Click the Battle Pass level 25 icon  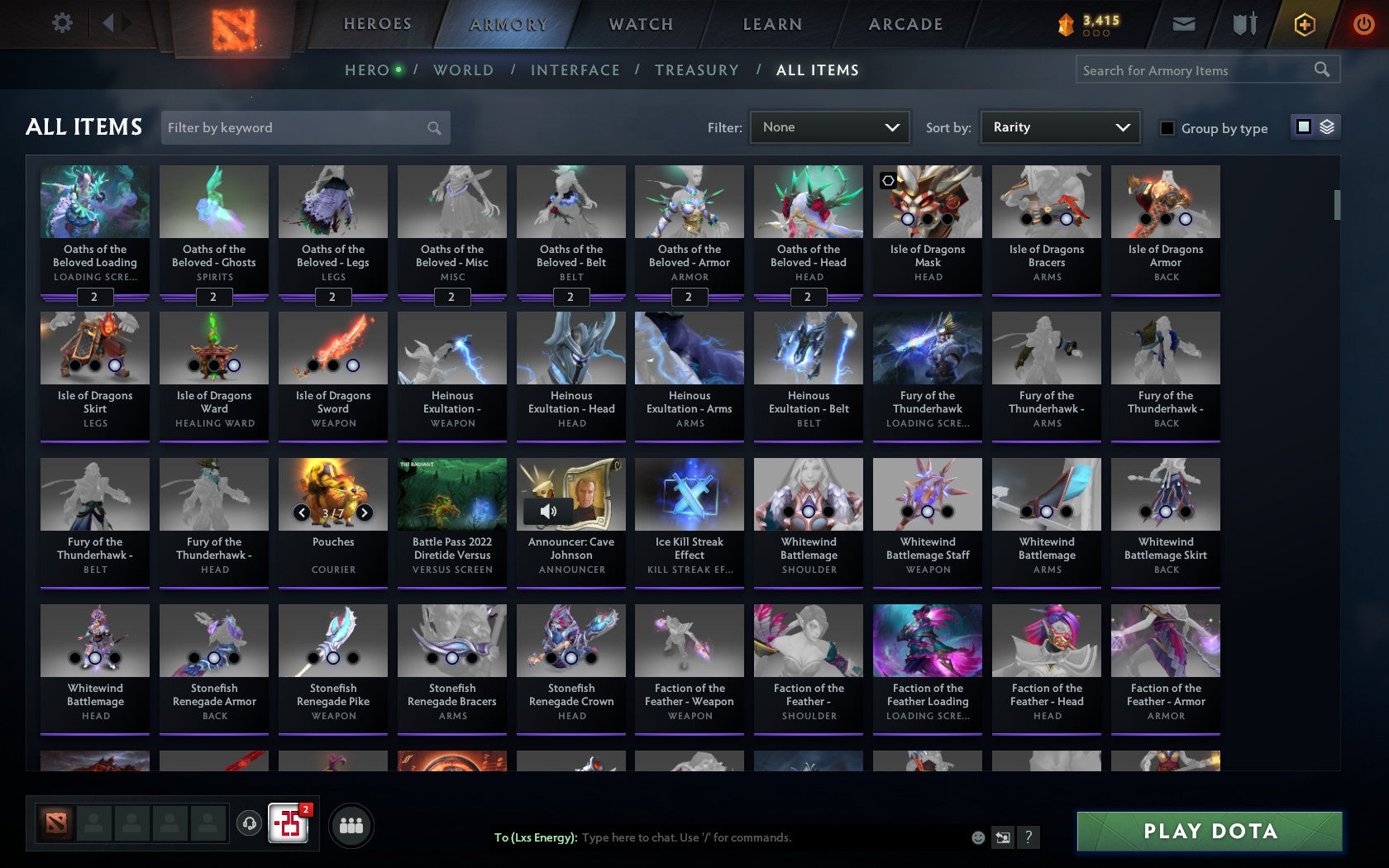pyautogui.click(x=288, y=823)
